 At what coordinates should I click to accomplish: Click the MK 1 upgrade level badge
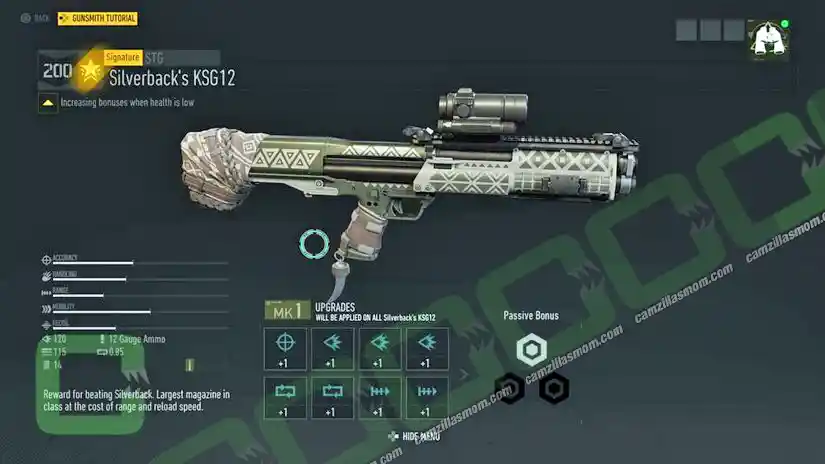(284, 311)
